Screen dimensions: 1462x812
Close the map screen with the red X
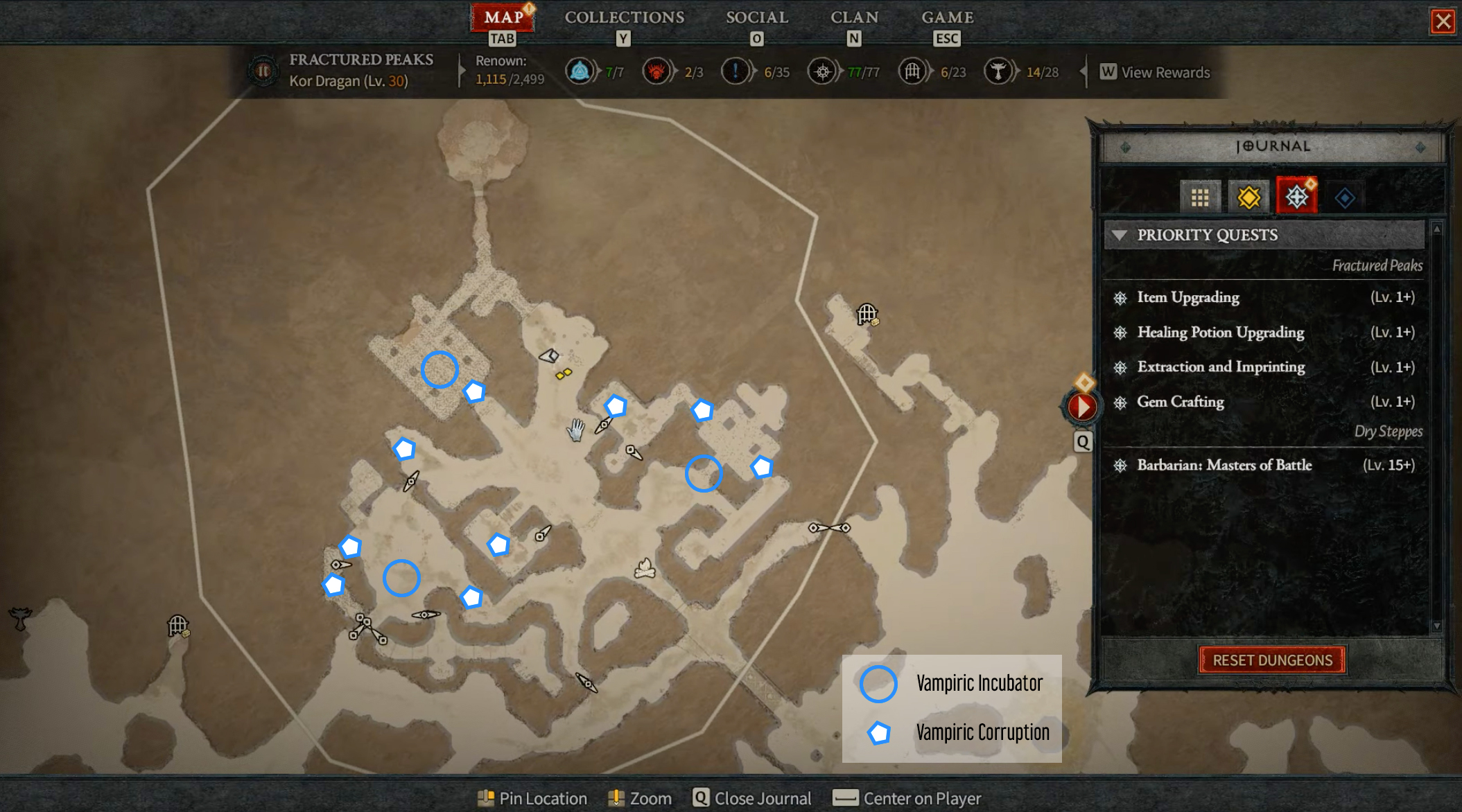coord(1443,21)
